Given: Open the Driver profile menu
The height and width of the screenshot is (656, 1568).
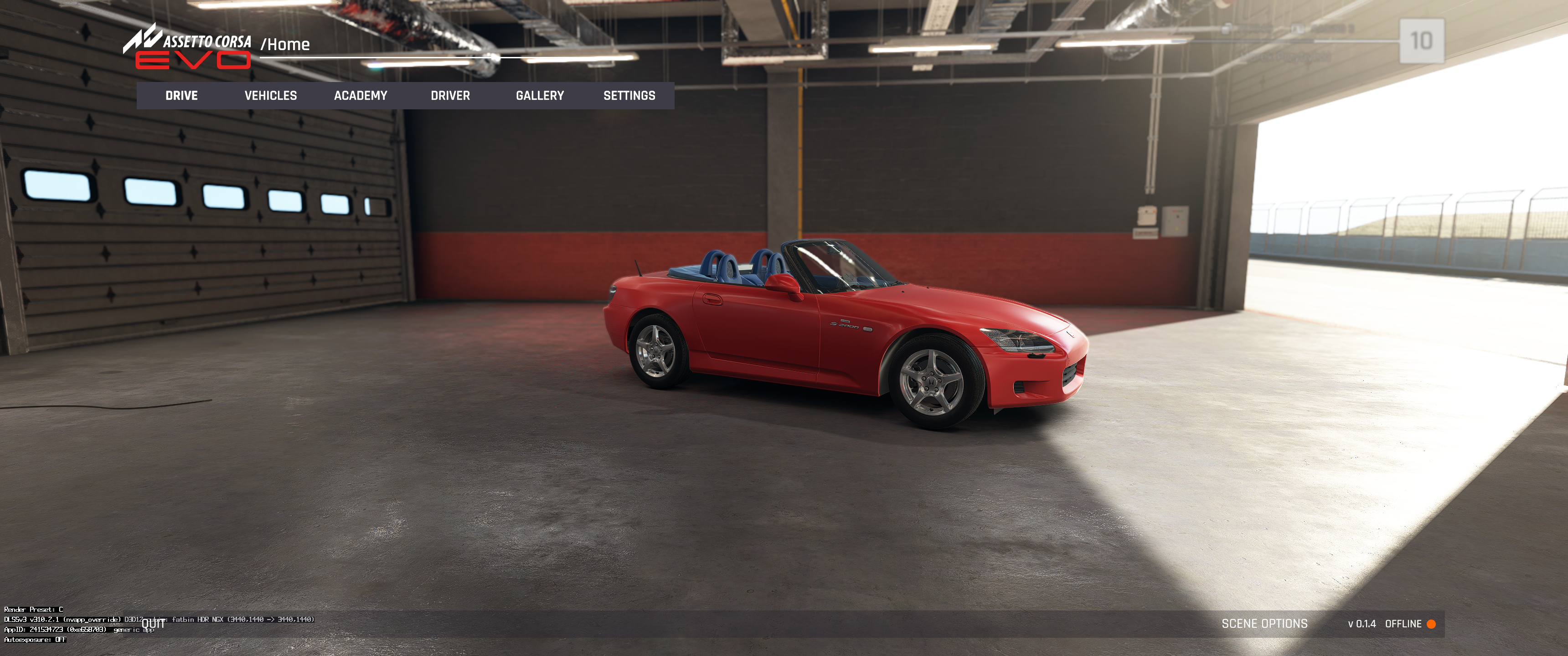Looking at the screenshot, I should point(450,96).
